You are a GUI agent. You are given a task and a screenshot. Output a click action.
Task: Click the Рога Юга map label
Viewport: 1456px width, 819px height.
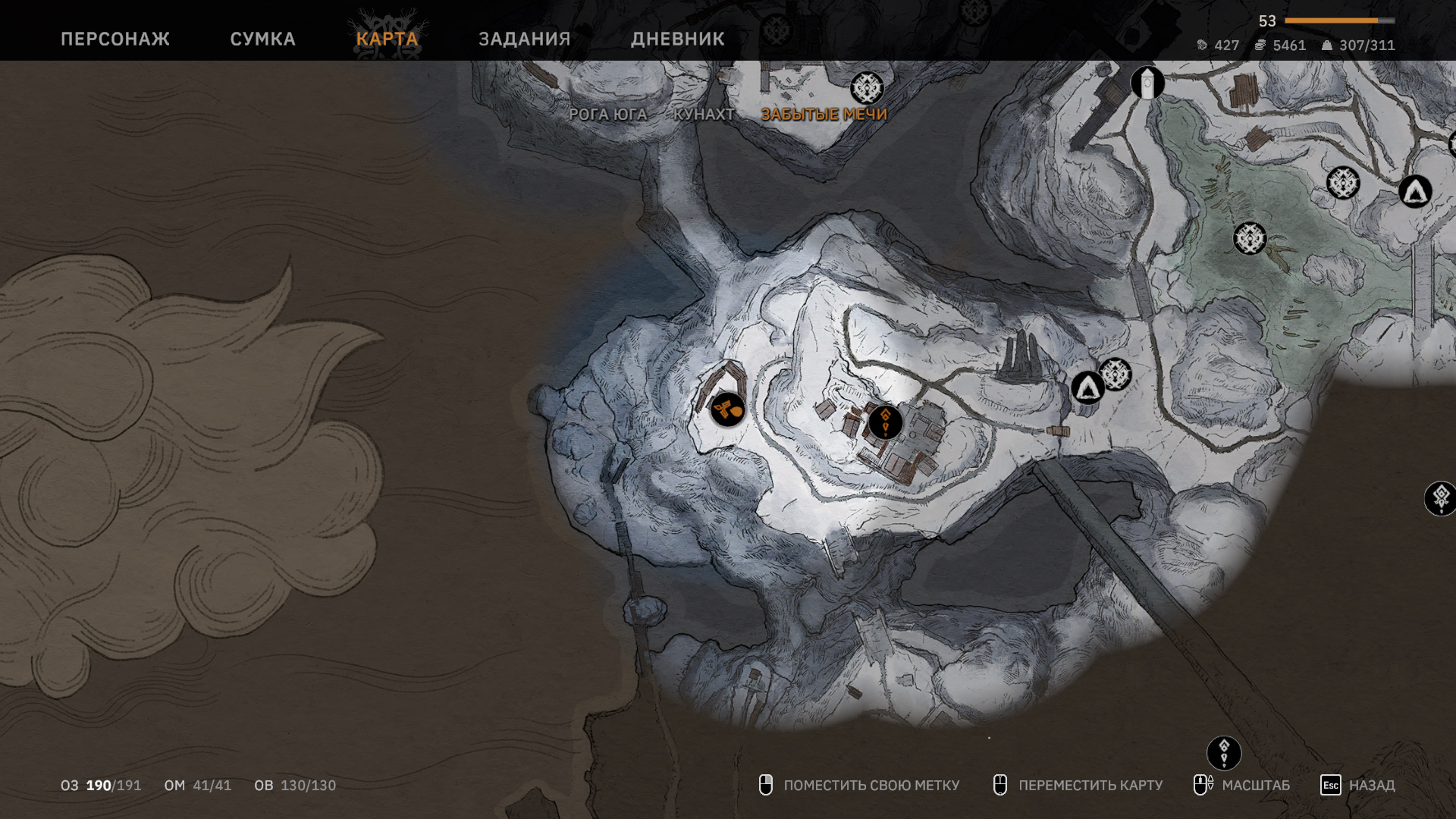tap(607, 115)
